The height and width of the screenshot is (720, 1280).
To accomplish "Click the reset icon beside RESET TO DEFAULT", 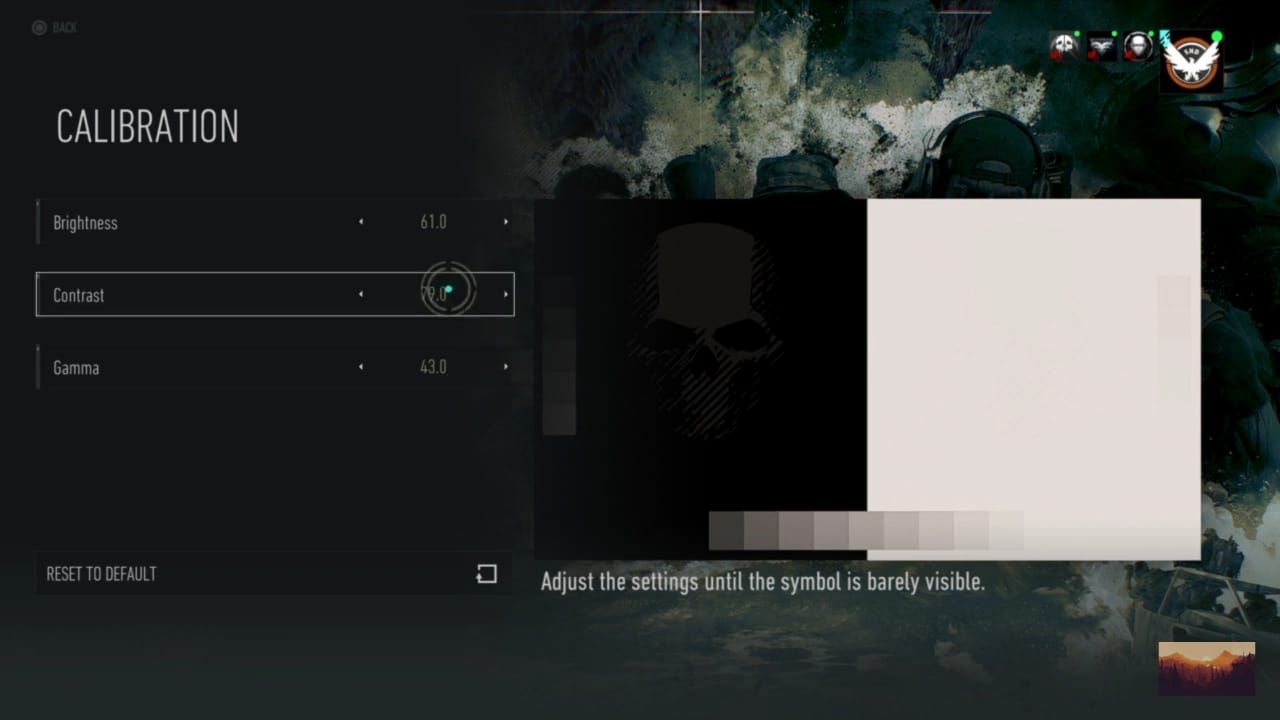I will click(487, 574).
